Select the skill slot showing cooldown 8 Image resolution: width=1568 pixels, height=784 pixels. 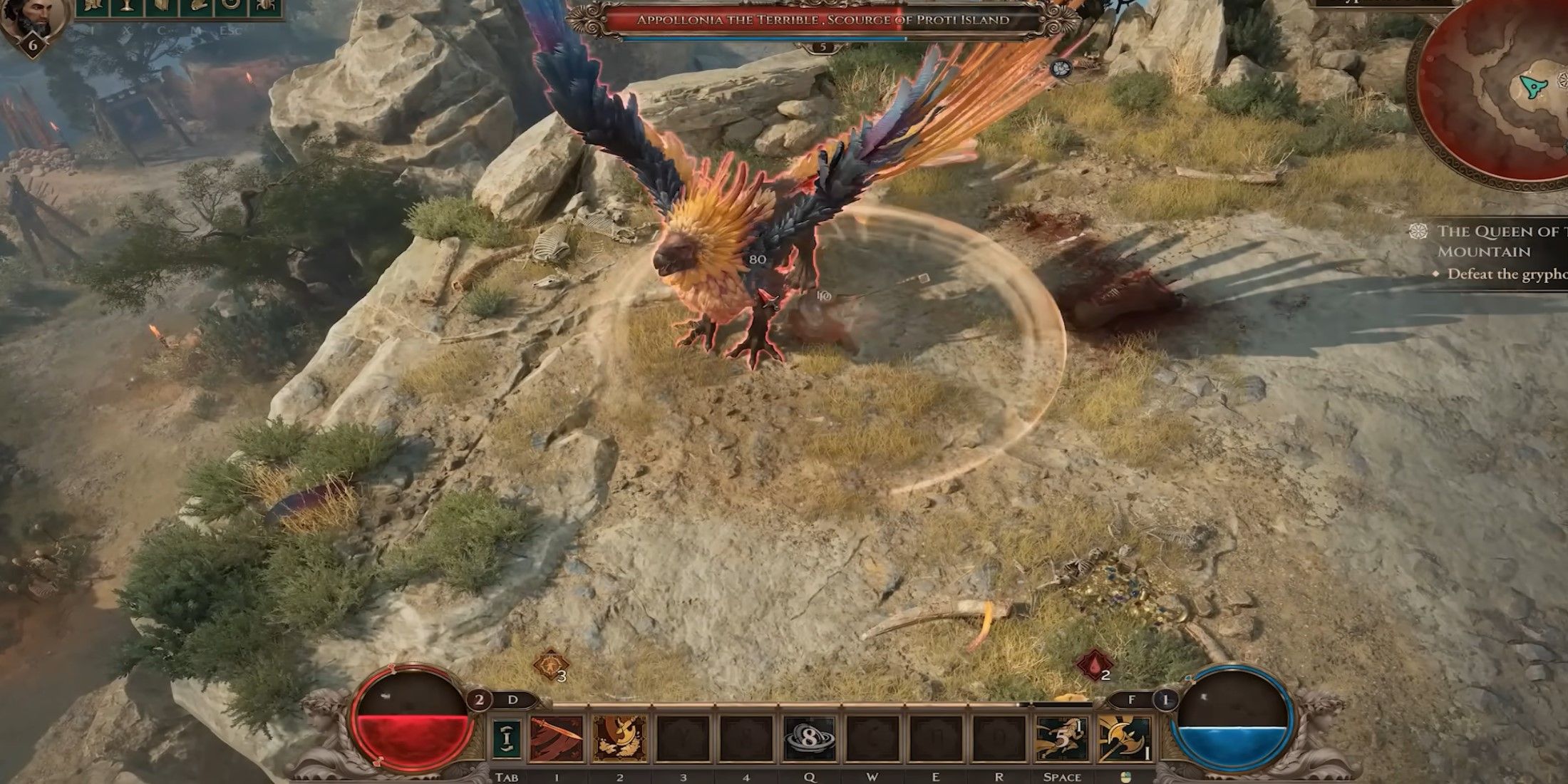coord(809,739)
